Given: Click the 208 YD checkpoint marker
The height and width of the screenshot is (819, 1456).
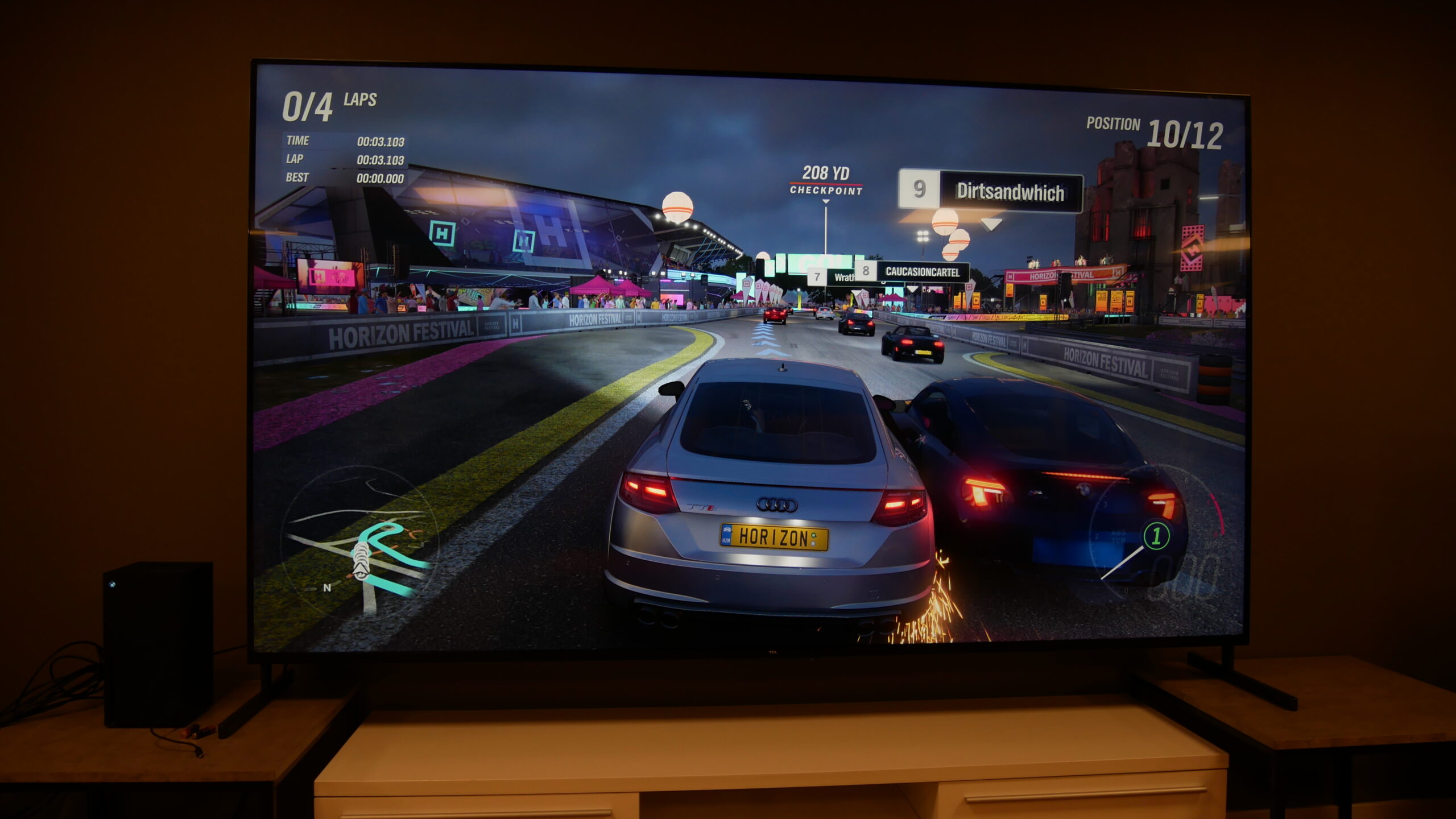Looking at the screenshot, I should point(826,180).
